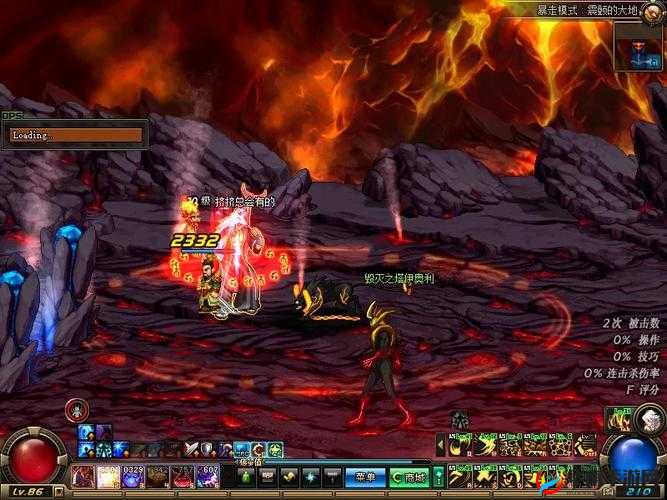Image resolution: width=667 pixels, height=500 pixels.
Task: Click the round character portrait above the health orb
Action: click(76, 409)
